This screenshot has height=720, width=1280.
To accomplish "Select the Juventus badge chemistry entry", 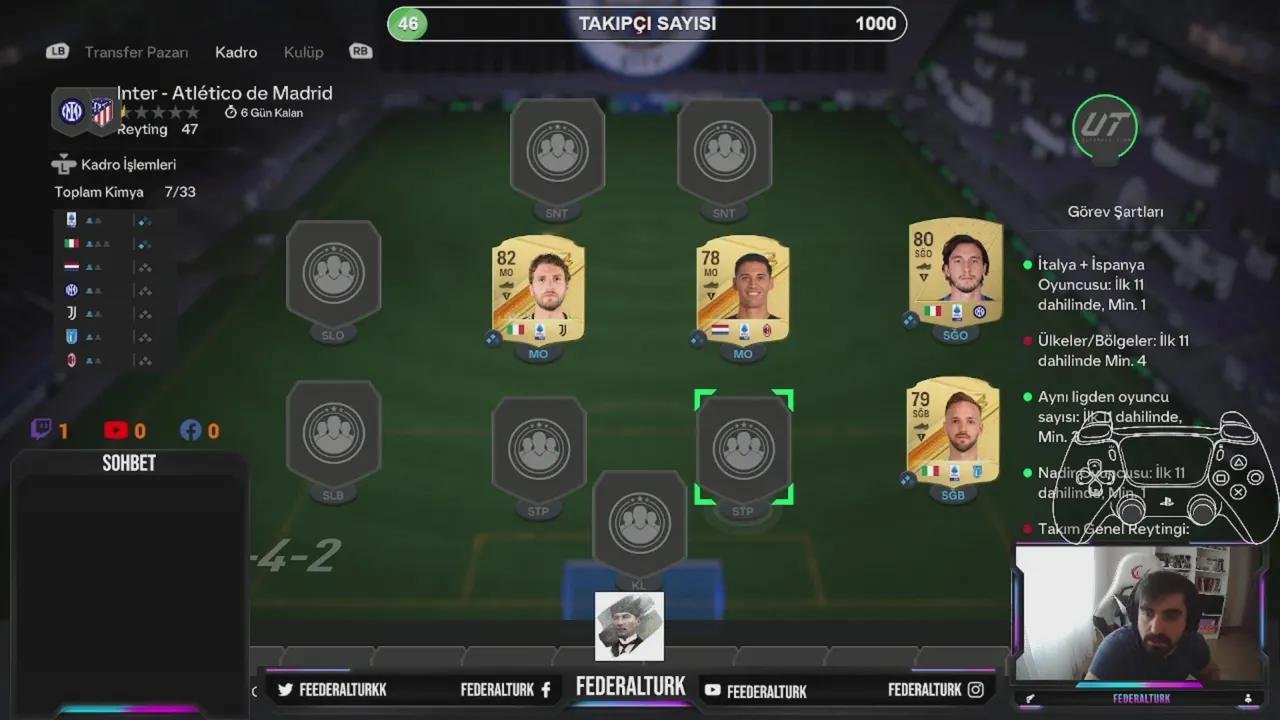I will point(72,313).
